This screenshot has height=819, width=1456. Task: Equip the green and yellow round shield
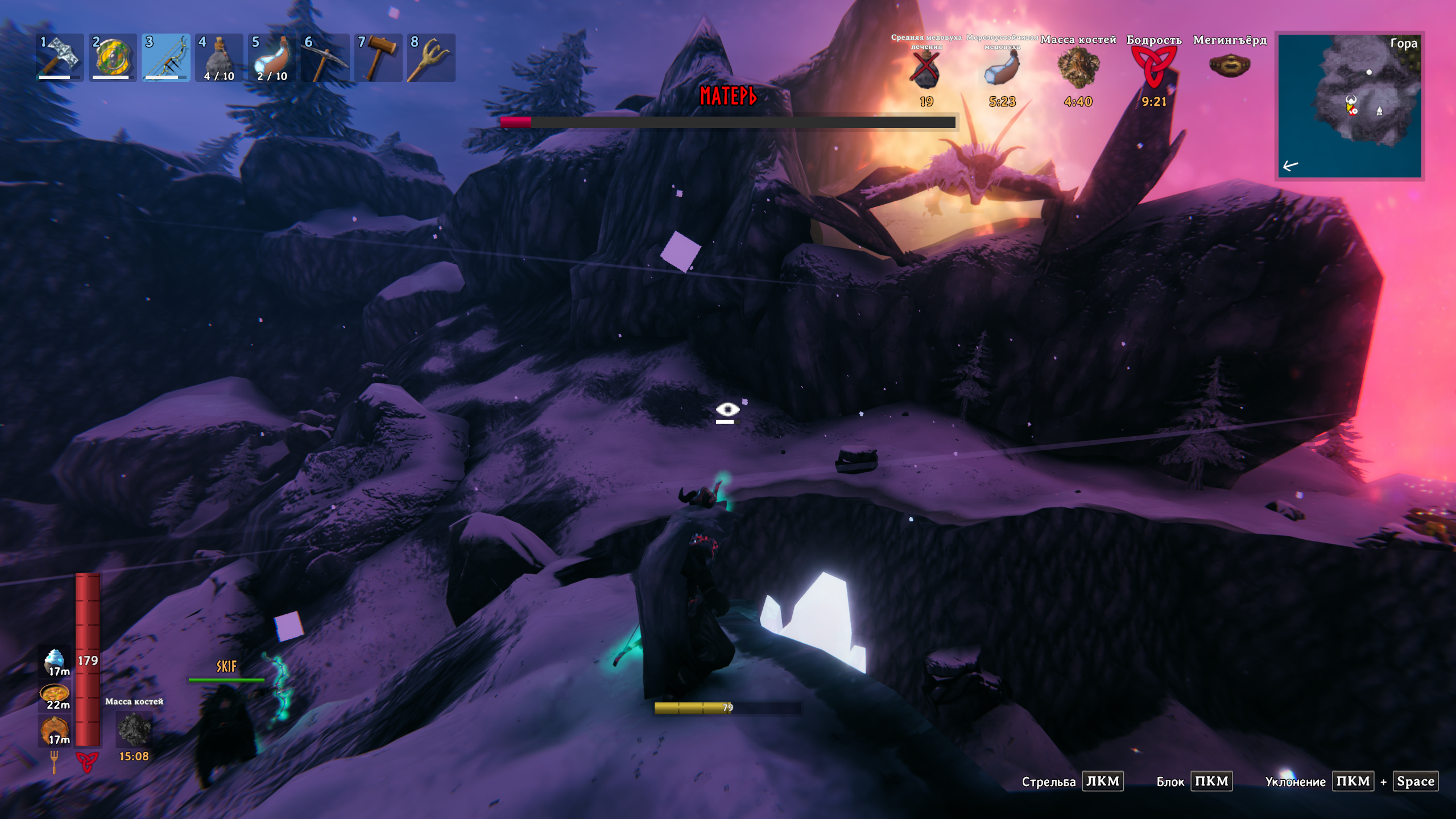(113, 57)
